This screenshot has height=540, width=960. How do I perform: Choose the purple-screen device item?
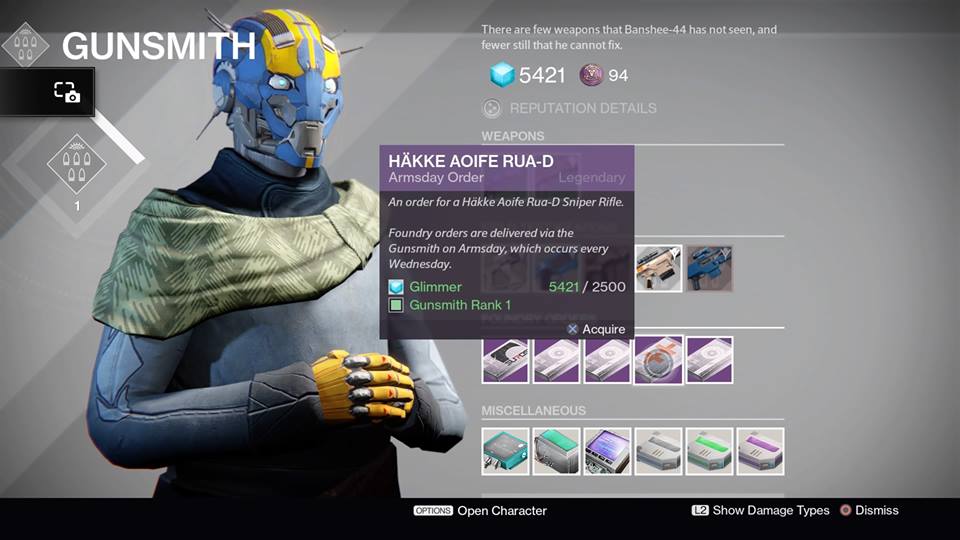608,451
